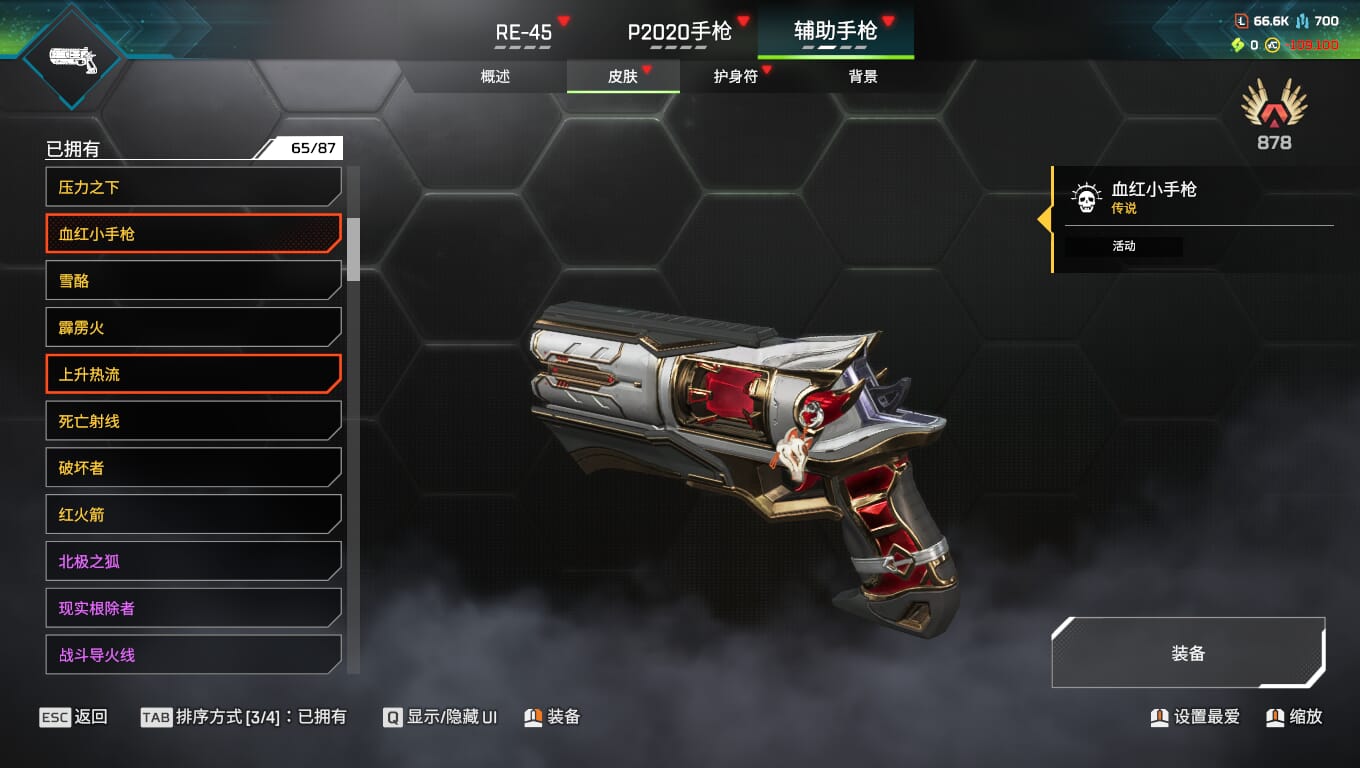The width and height of the screenshot is (1360, 768).
Task: Select the 死亡射线 skin
Action: tap(193, 421)
